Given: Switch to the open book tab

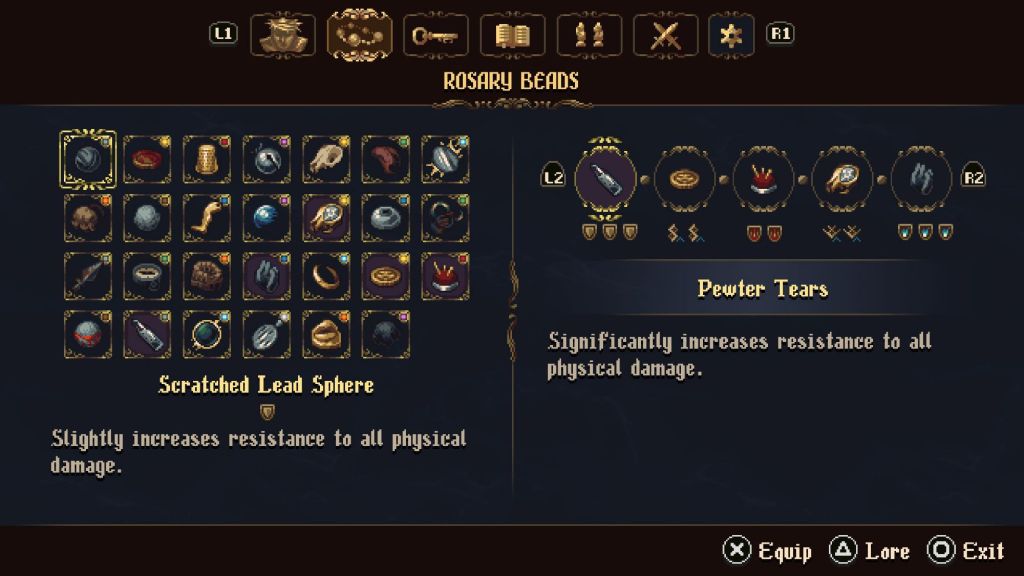Looking at the screenshot, I should 513,35.
